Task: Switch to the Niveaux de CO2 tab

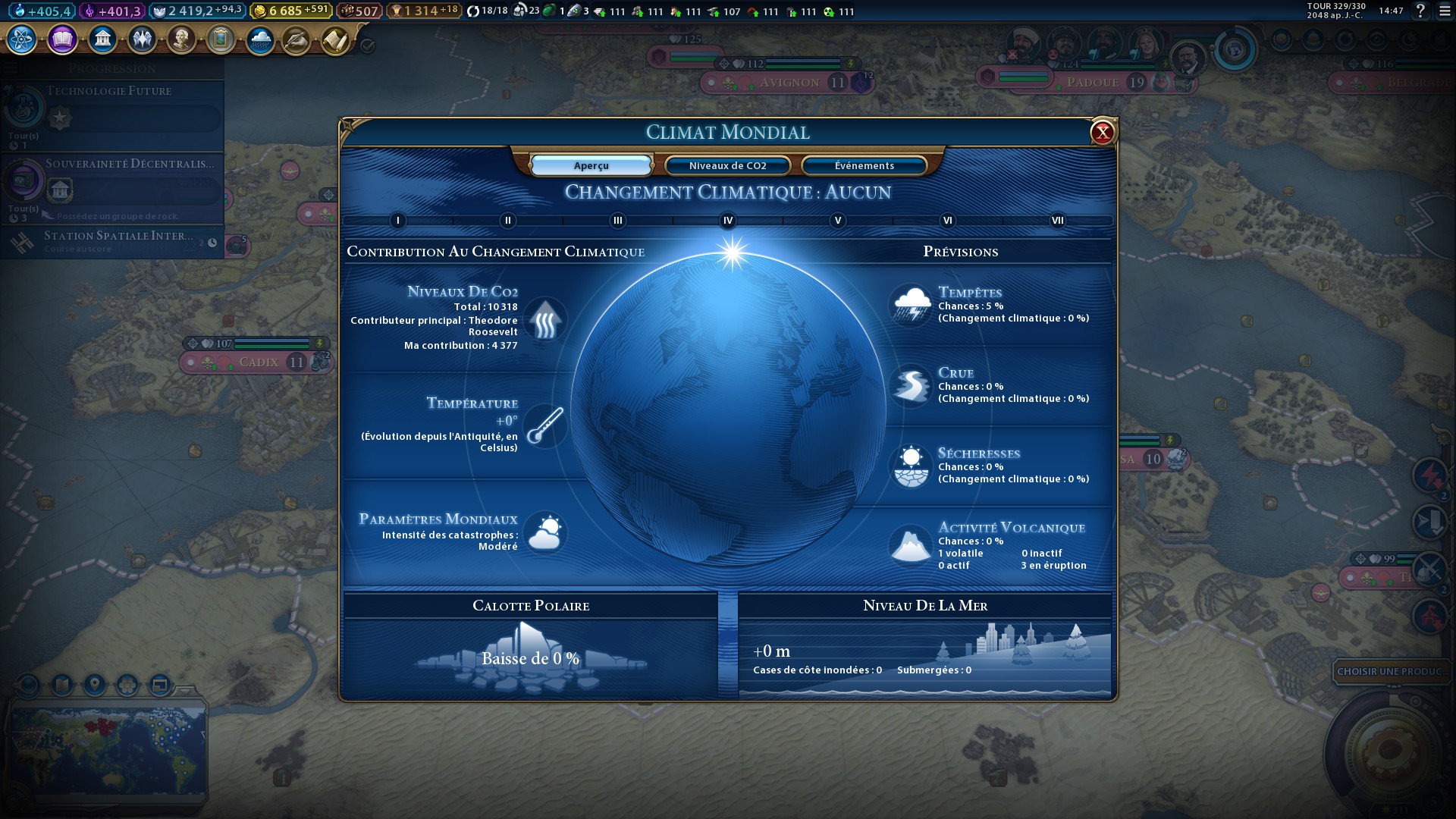Action: [727, 165]
